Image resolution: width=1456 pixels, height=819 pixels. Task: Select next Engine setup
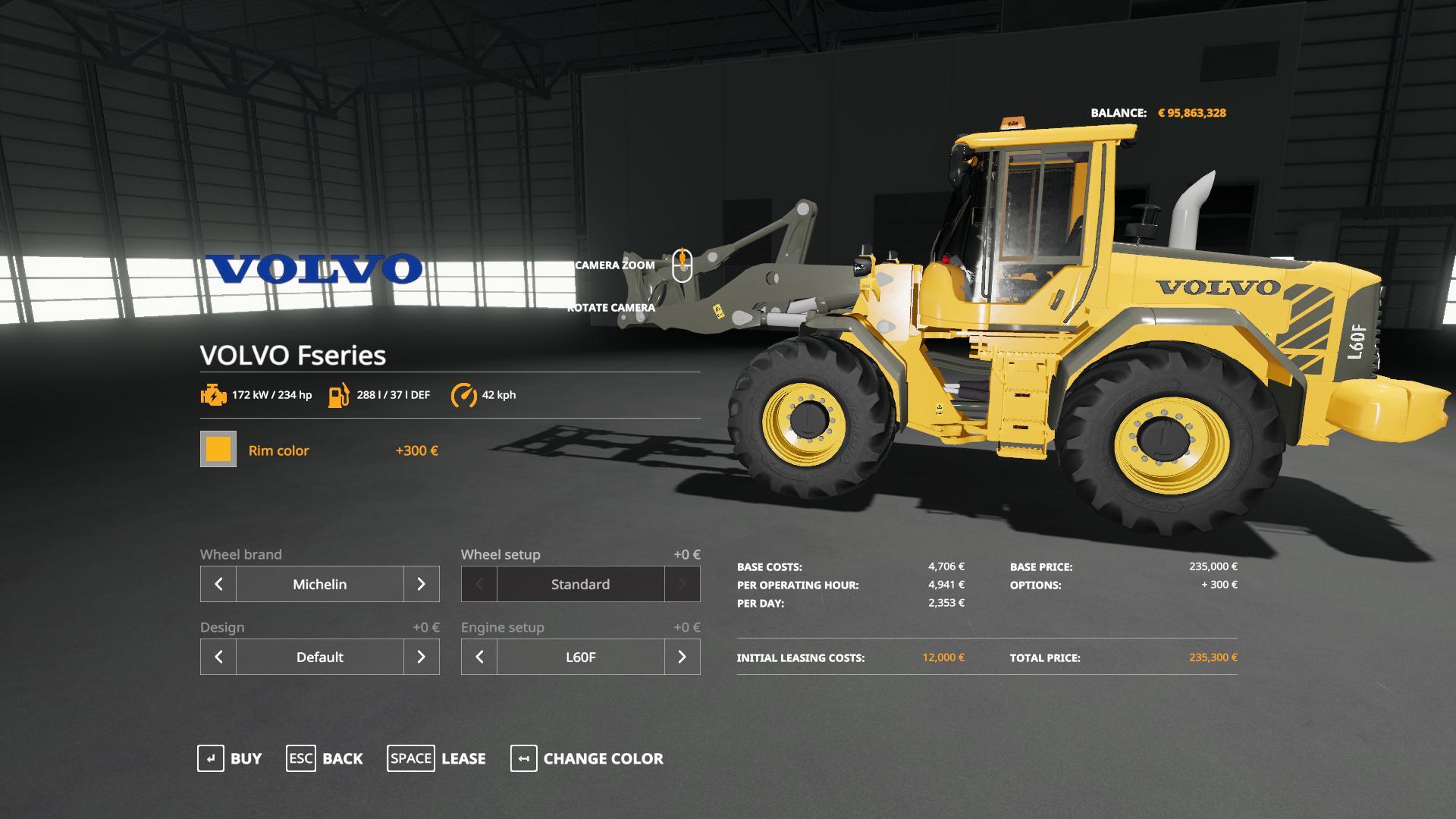click(682, 657)
